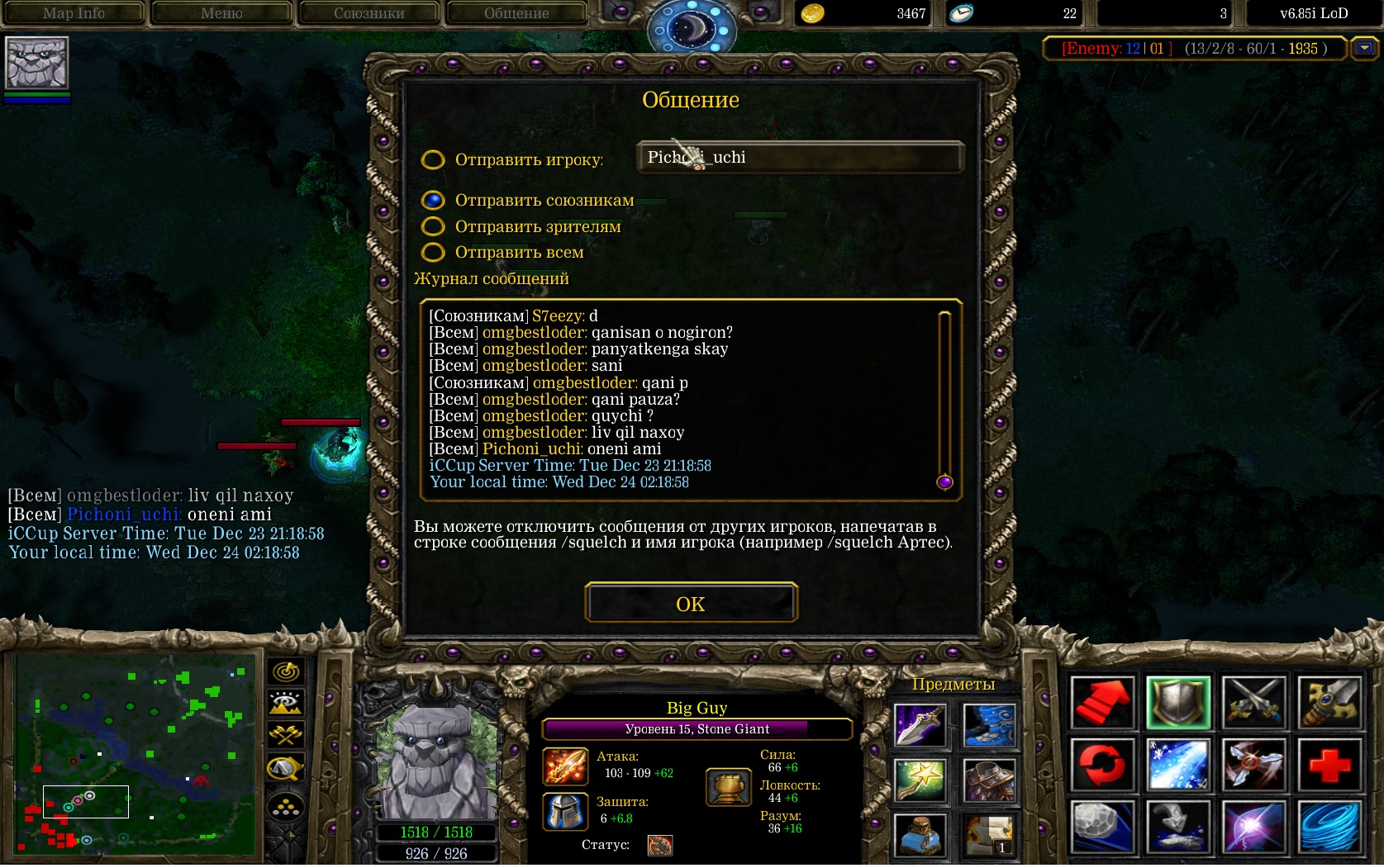Screen dimensions: 1384x868
Task: Toggle the crossed-axes ally color button
Action: point(286,734)
